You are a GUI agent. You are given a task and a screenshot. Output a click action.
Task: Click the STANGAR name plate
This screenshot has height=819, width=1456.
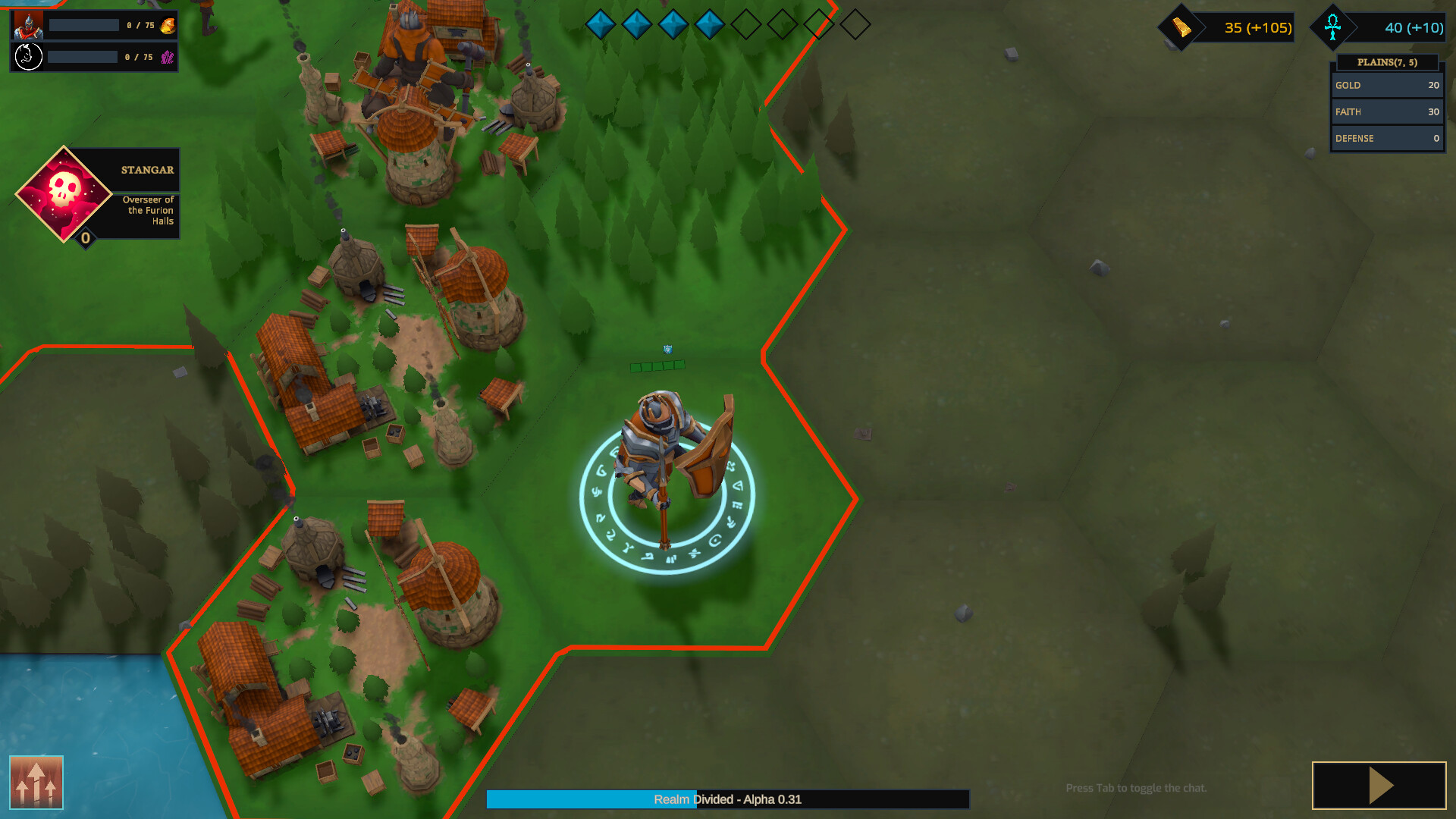pos(147,170)
